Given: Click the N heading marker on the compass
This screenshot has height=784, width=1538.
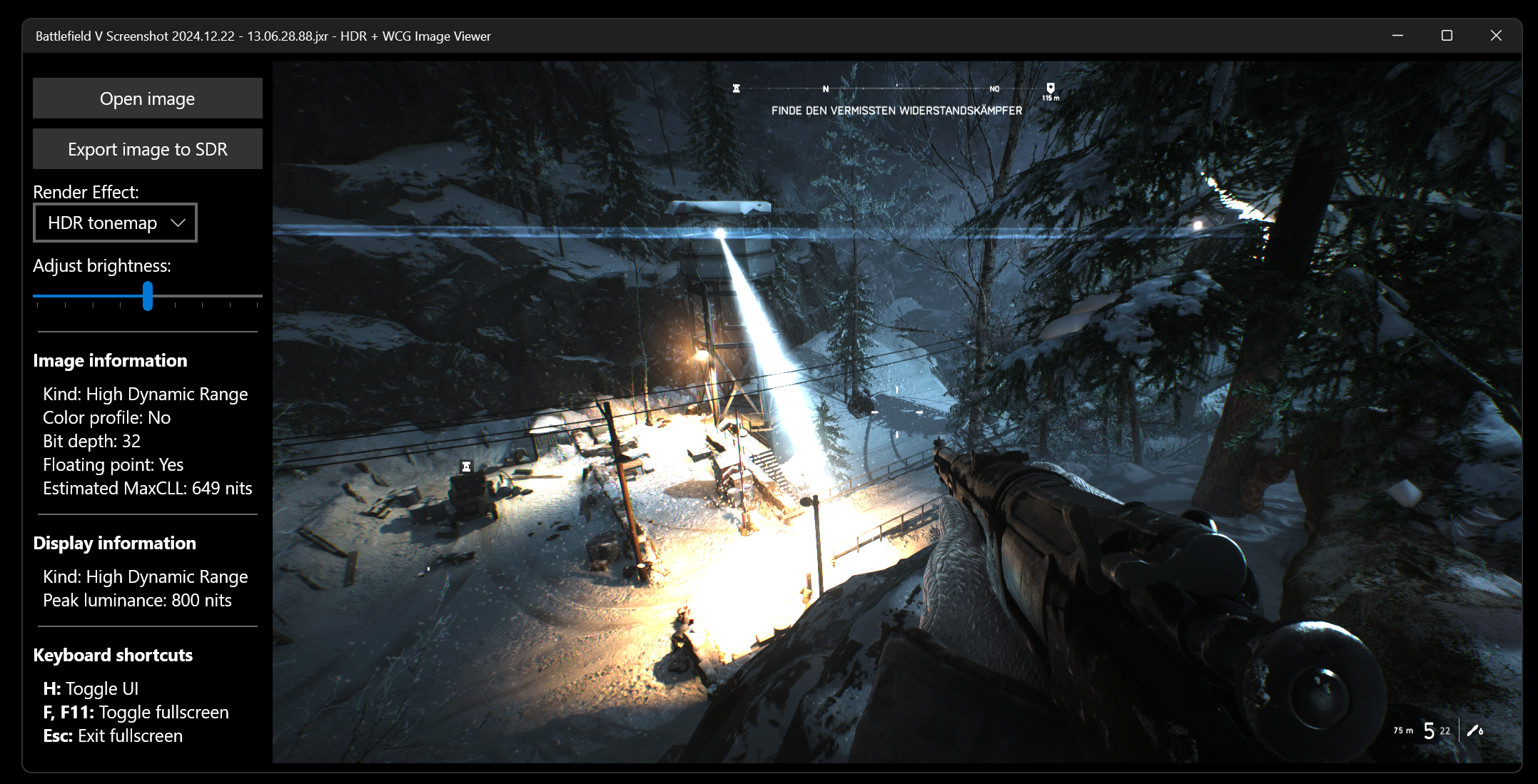Looking at the screenshot, I should (x=826, y=88).
